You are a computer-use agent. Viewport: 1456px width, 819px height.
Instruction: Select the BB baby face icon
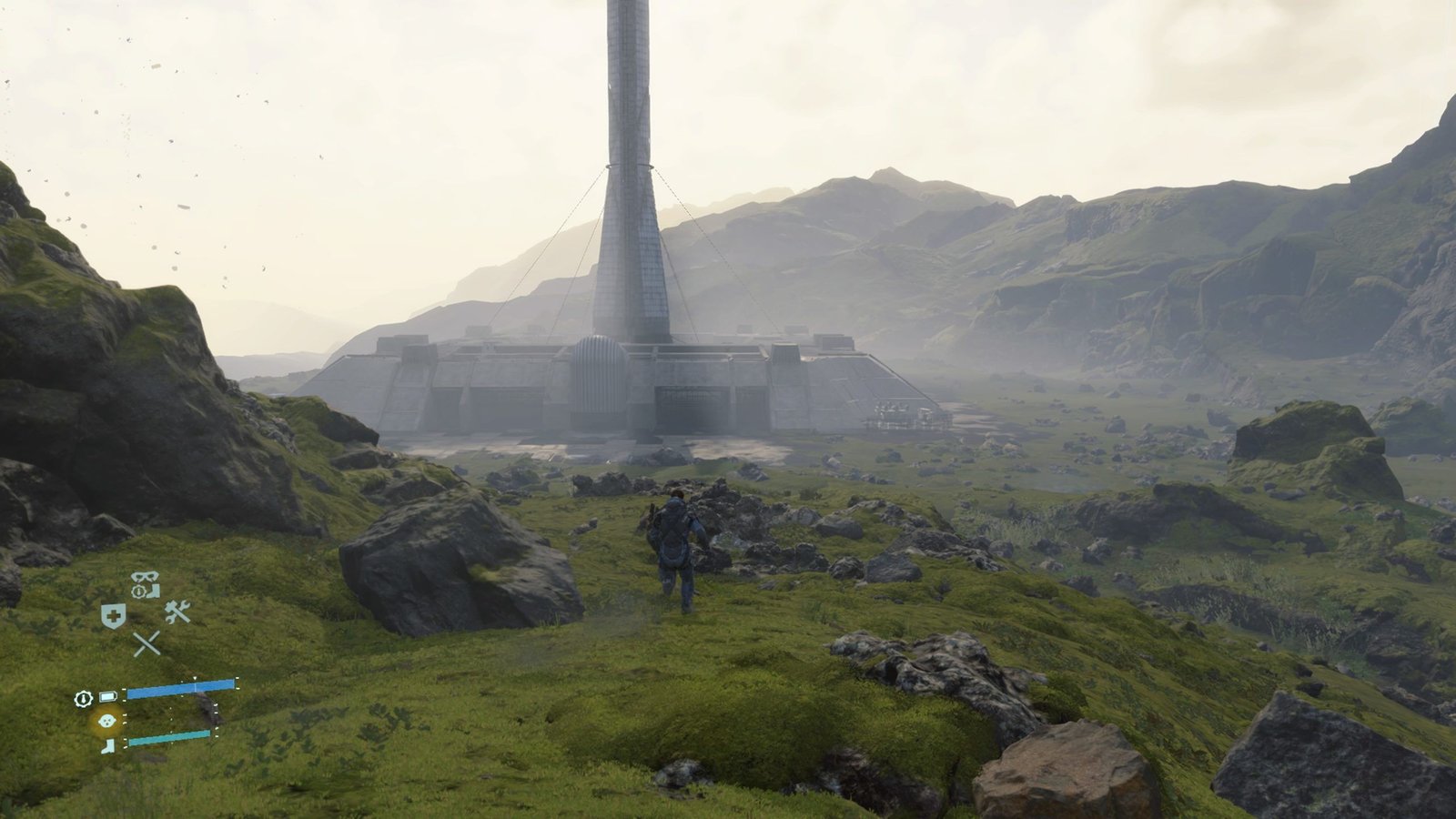point(108,720)
